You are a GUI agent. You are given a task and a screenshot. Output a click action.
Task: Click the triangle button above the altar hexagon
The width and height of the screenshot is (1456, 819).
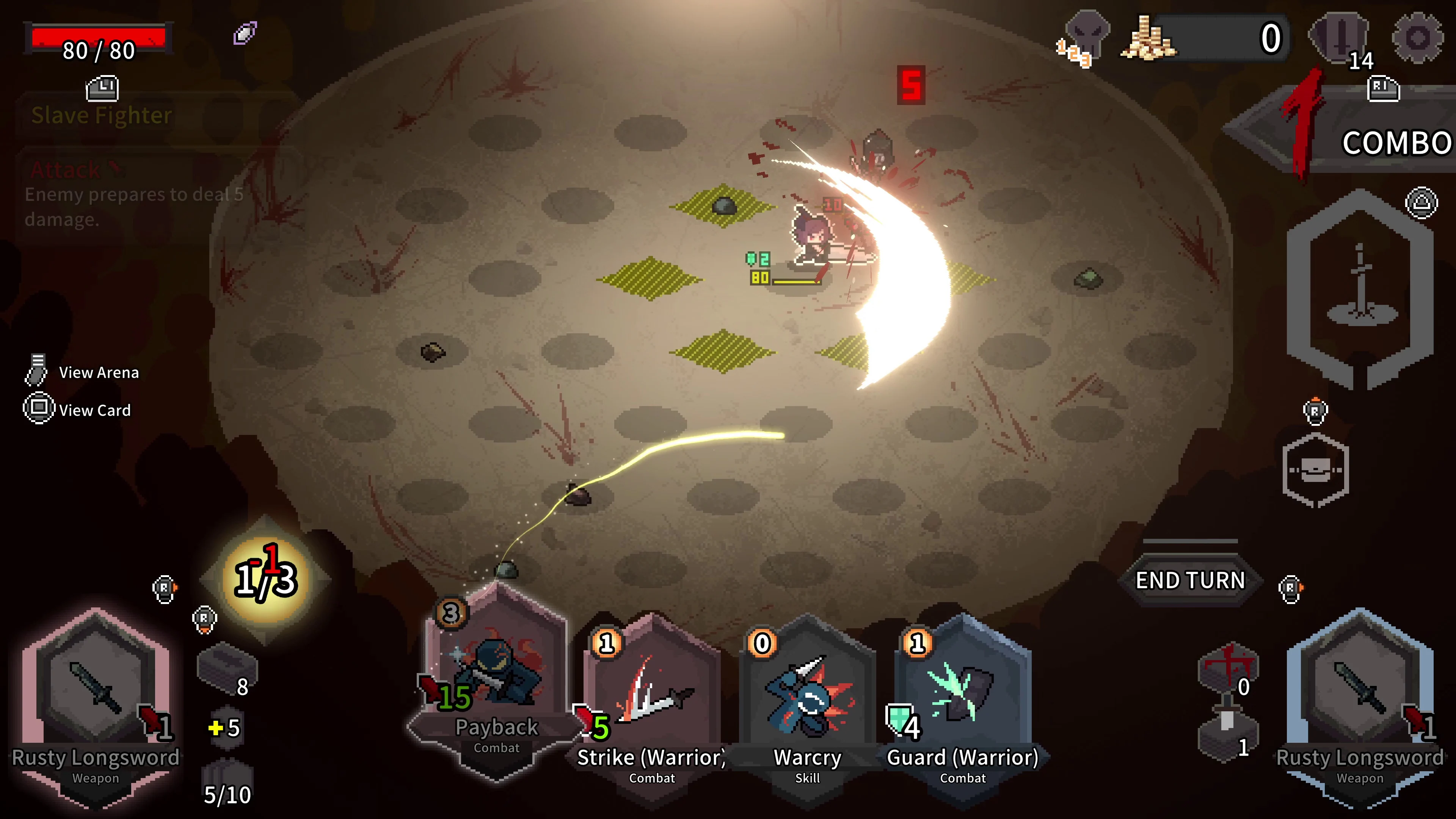pyautogui.click(x=1422, y=202)
